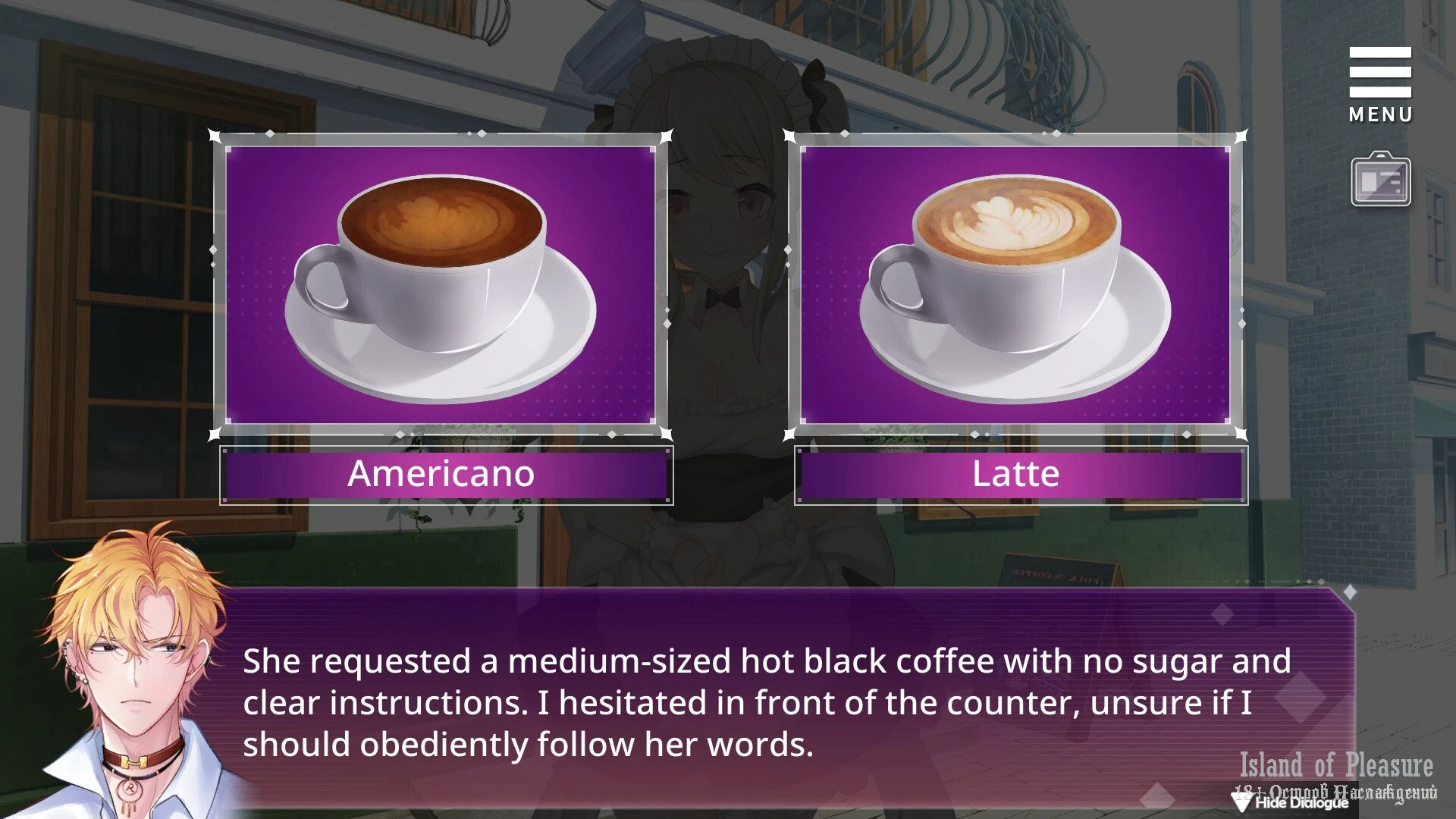This screenshot has width=1456, height=819.
Task: Open the hamburger MENU button
Action: click(1379, 83)
